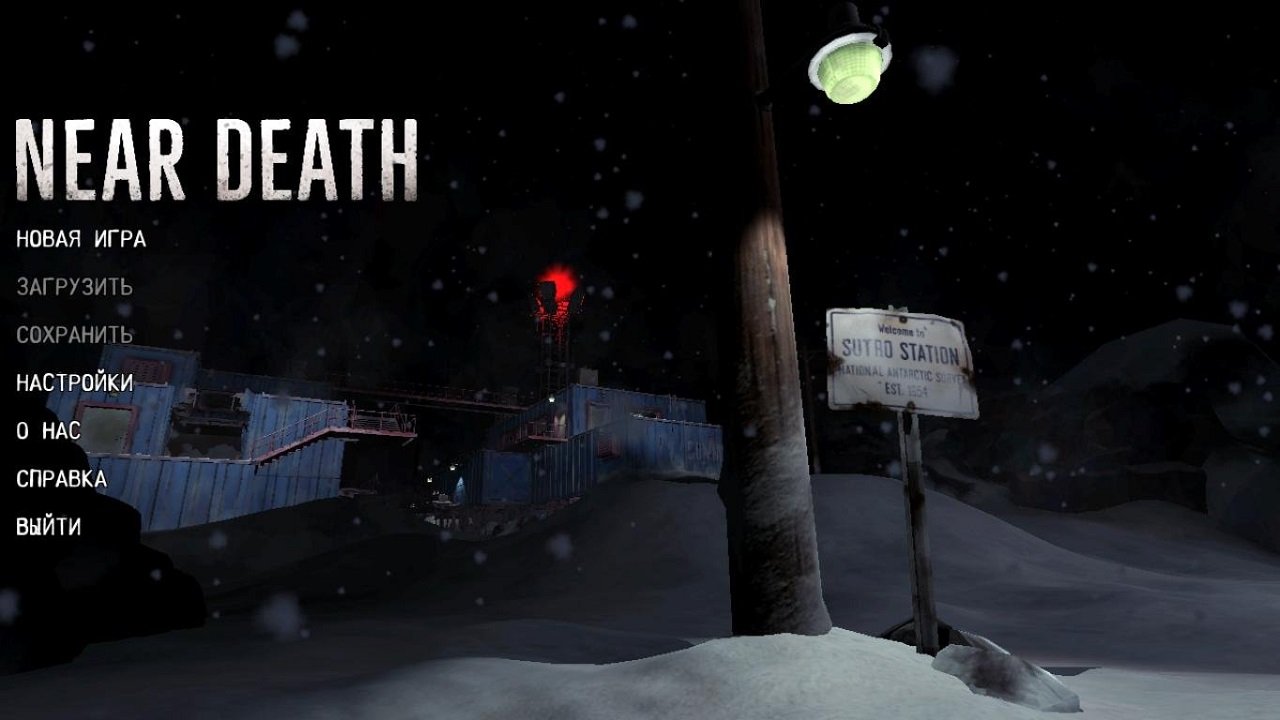Viewport: 1280px width, 720px height.
Task: Open the НАСТРОЙКИ settings menu
Action: click(x=72, y=385)
